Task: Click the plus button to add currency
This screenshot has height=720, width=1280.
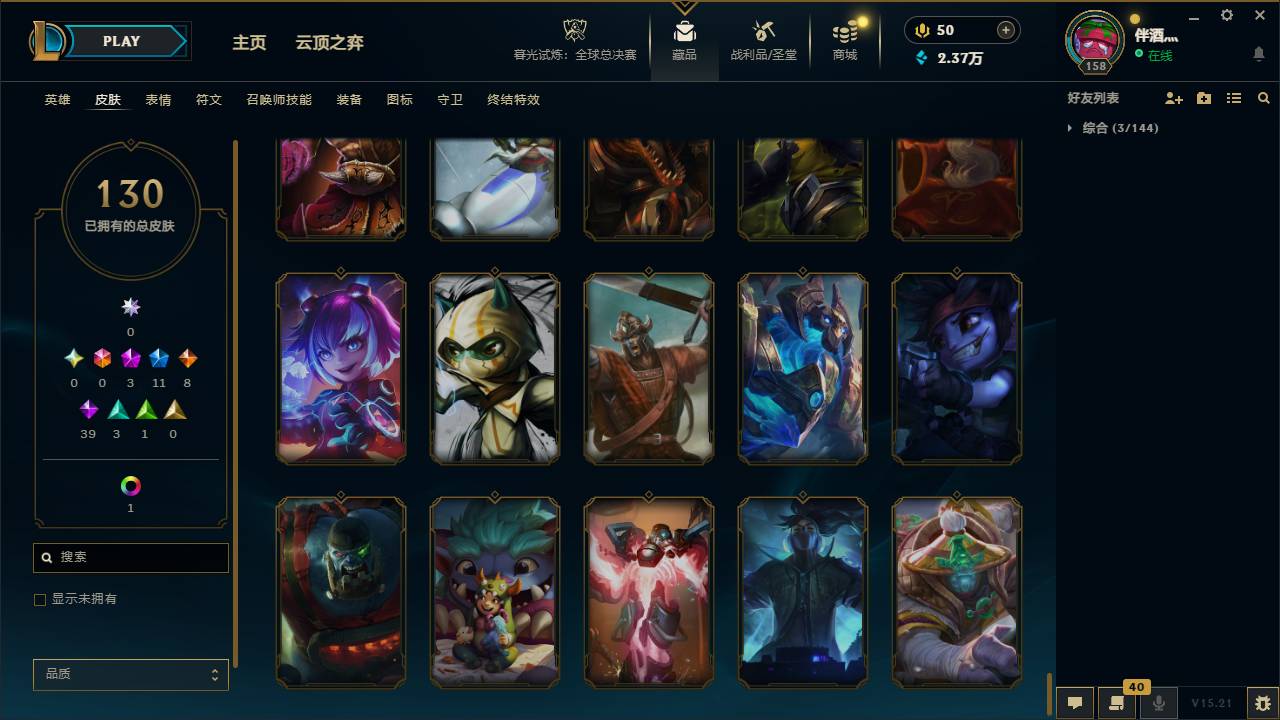Action: (1004, 29)
